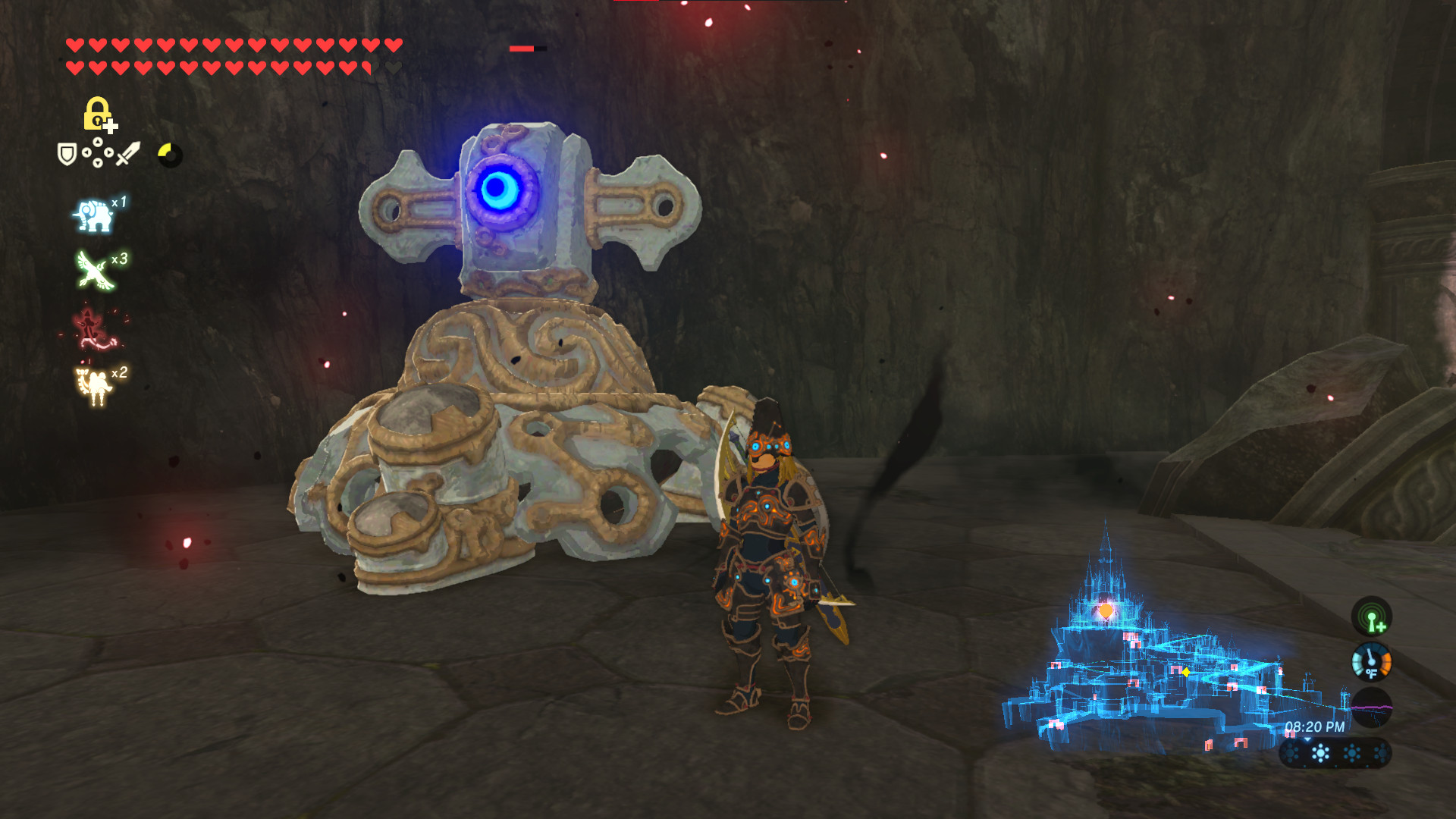Click the shield icon beside the d-pad
Screen dimensions: 1456x819
[x=68, y=155]
